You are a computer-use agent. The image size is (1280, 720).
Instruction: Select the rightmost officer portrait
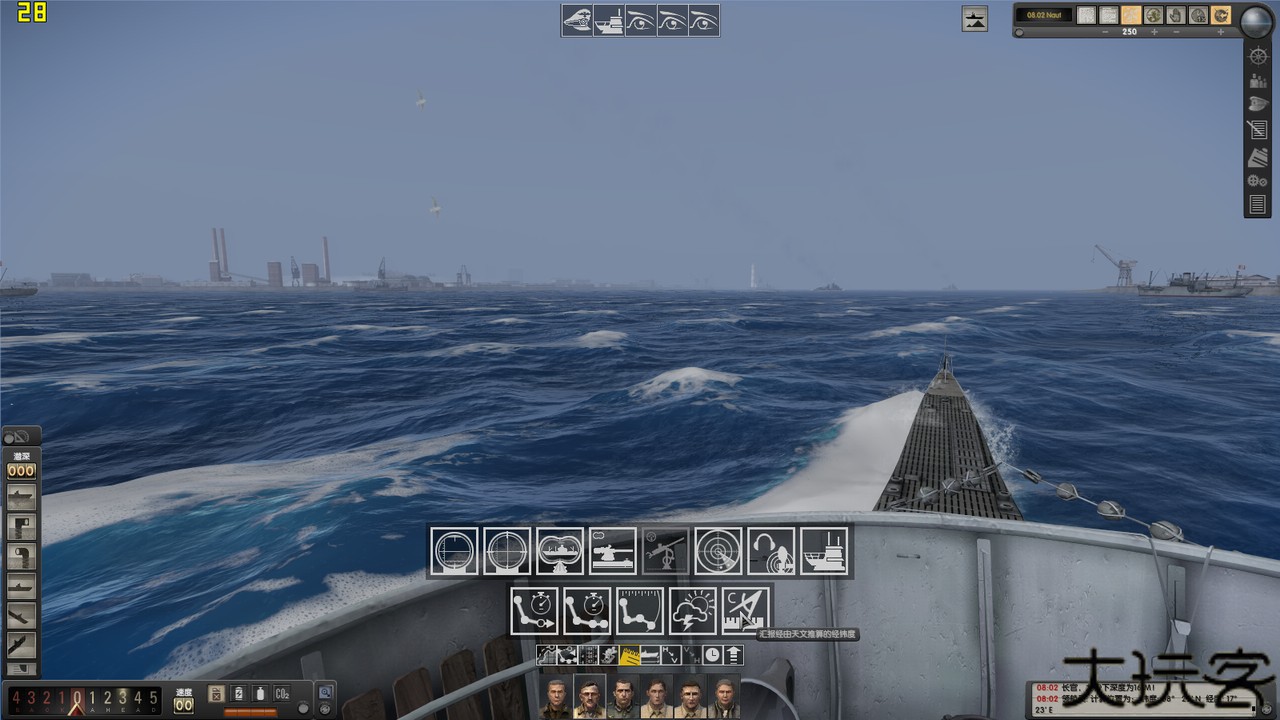tap(723, 698)
